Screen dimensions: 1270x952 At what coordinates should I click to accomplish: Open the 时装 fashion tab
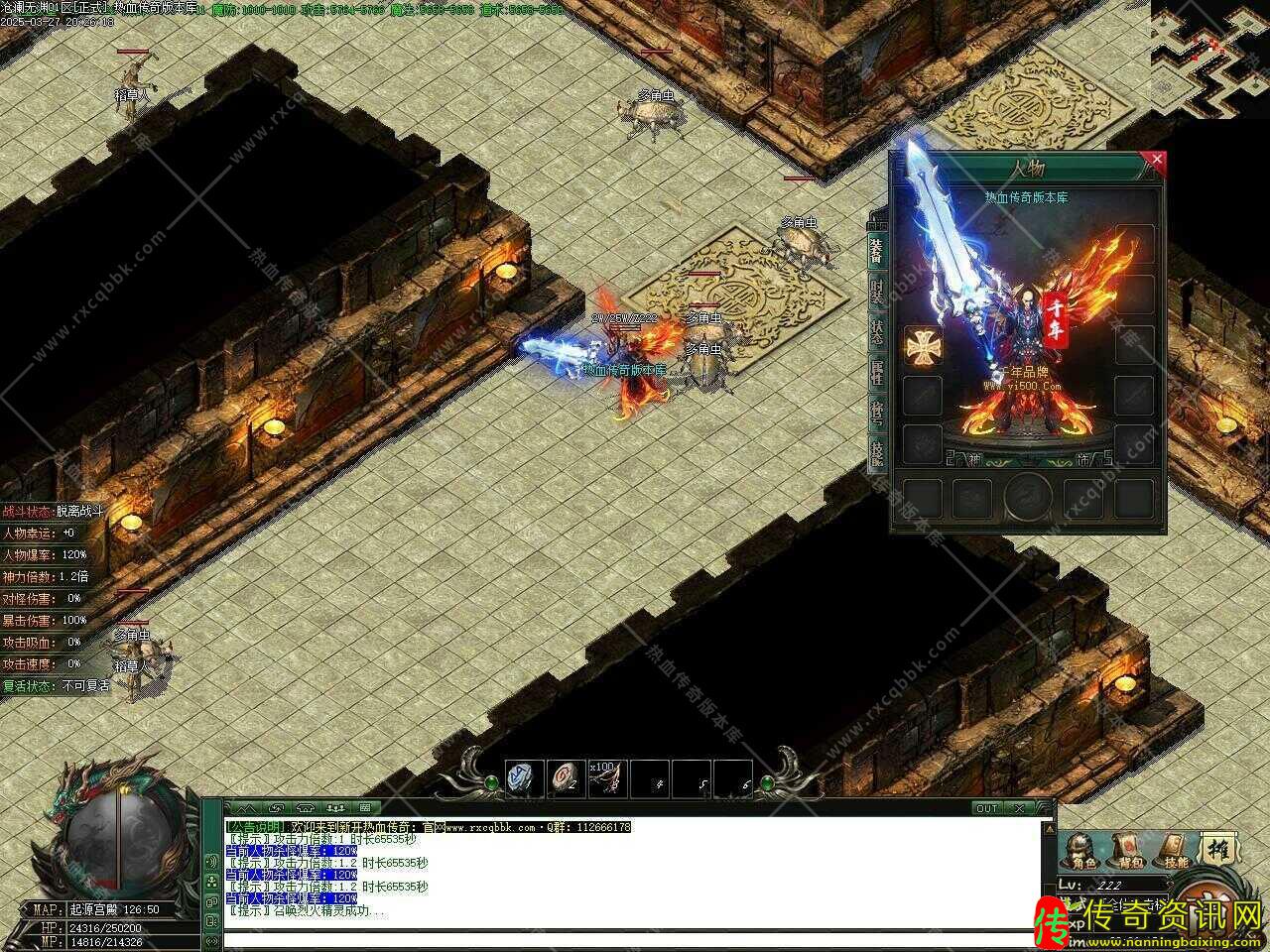(x=876, y=293)
